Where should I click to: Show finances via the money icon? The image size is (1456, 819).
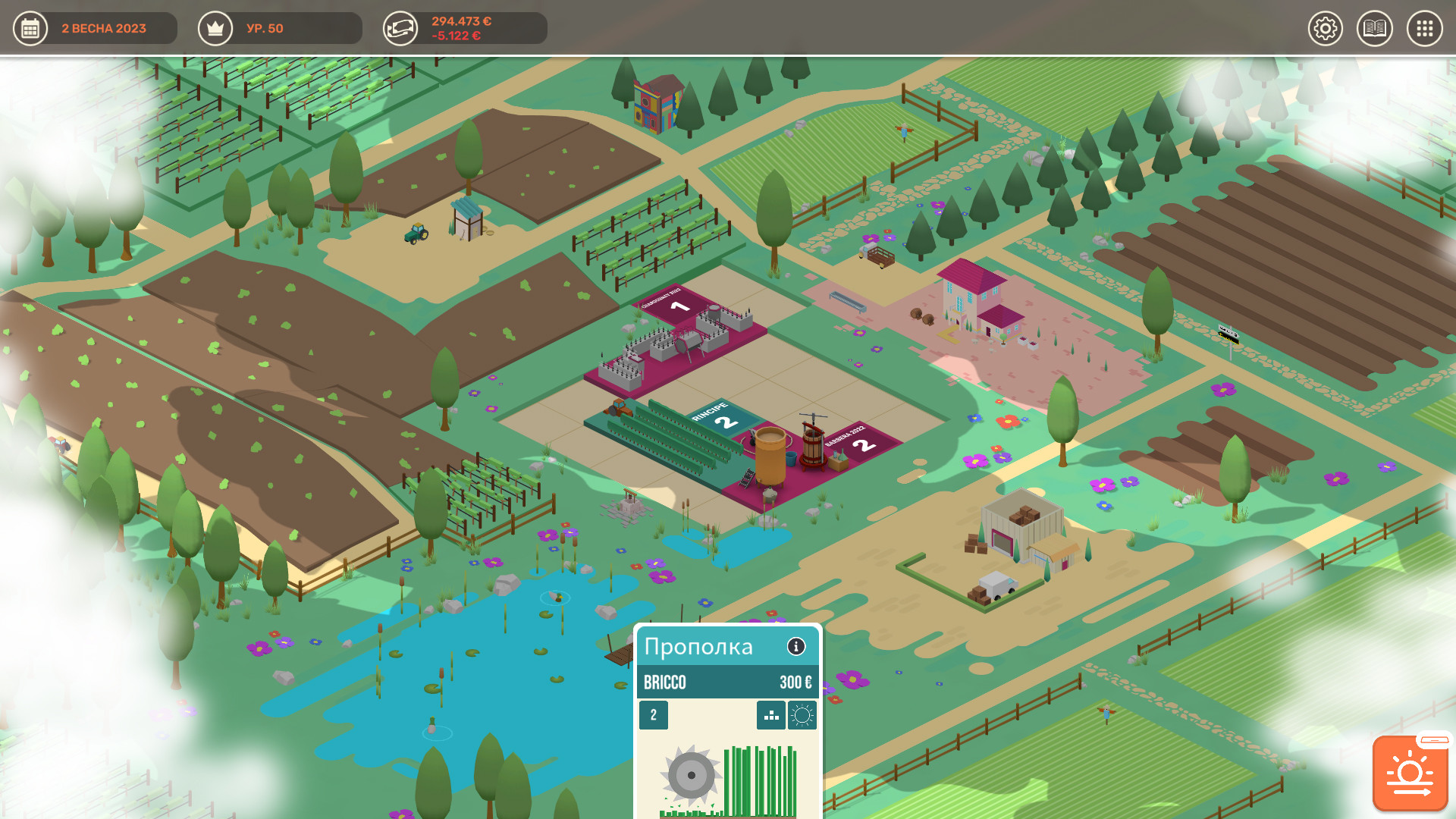click(400, 29)
